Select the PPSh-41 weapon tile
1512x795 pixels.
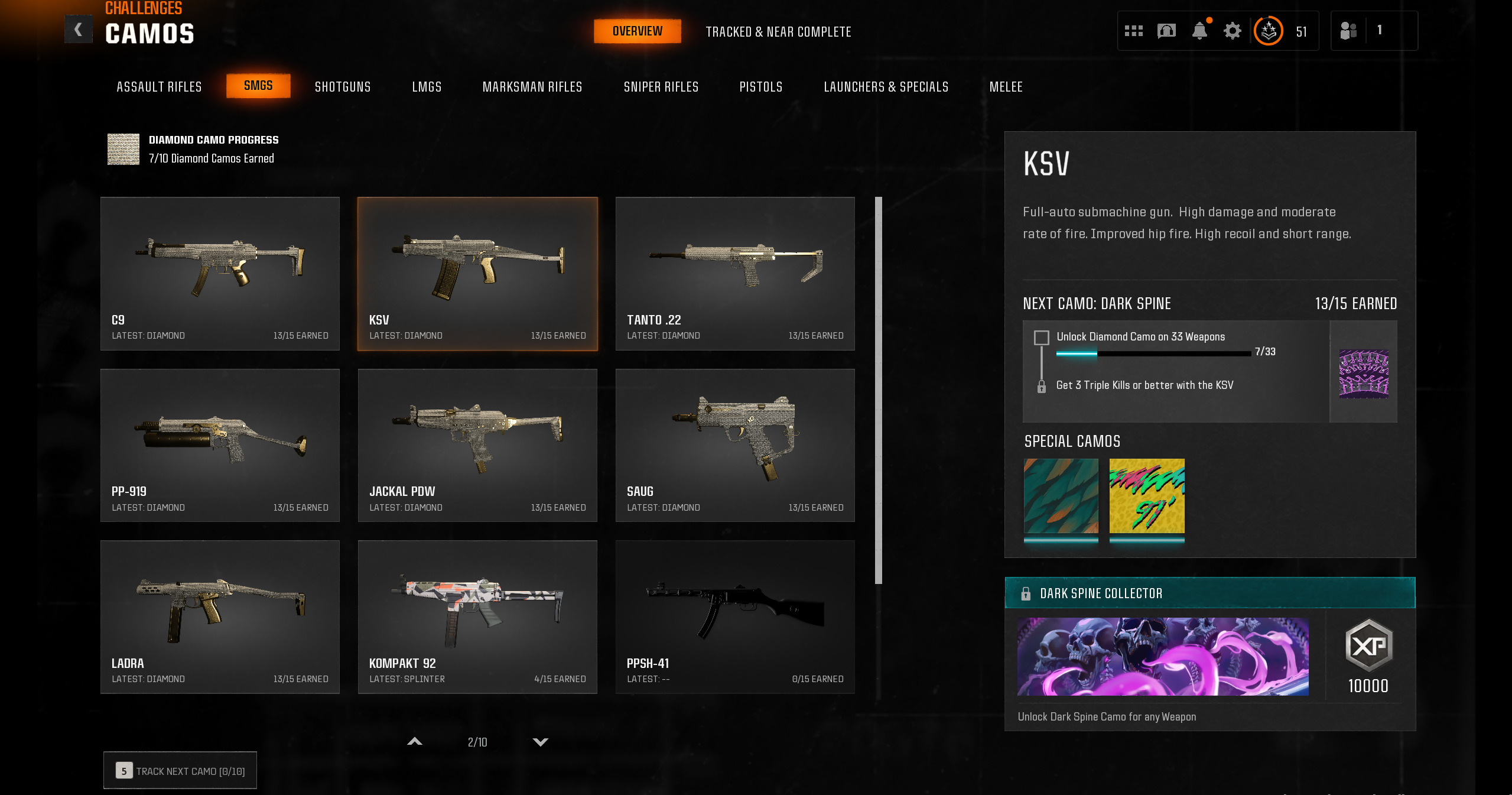point(734,616)
